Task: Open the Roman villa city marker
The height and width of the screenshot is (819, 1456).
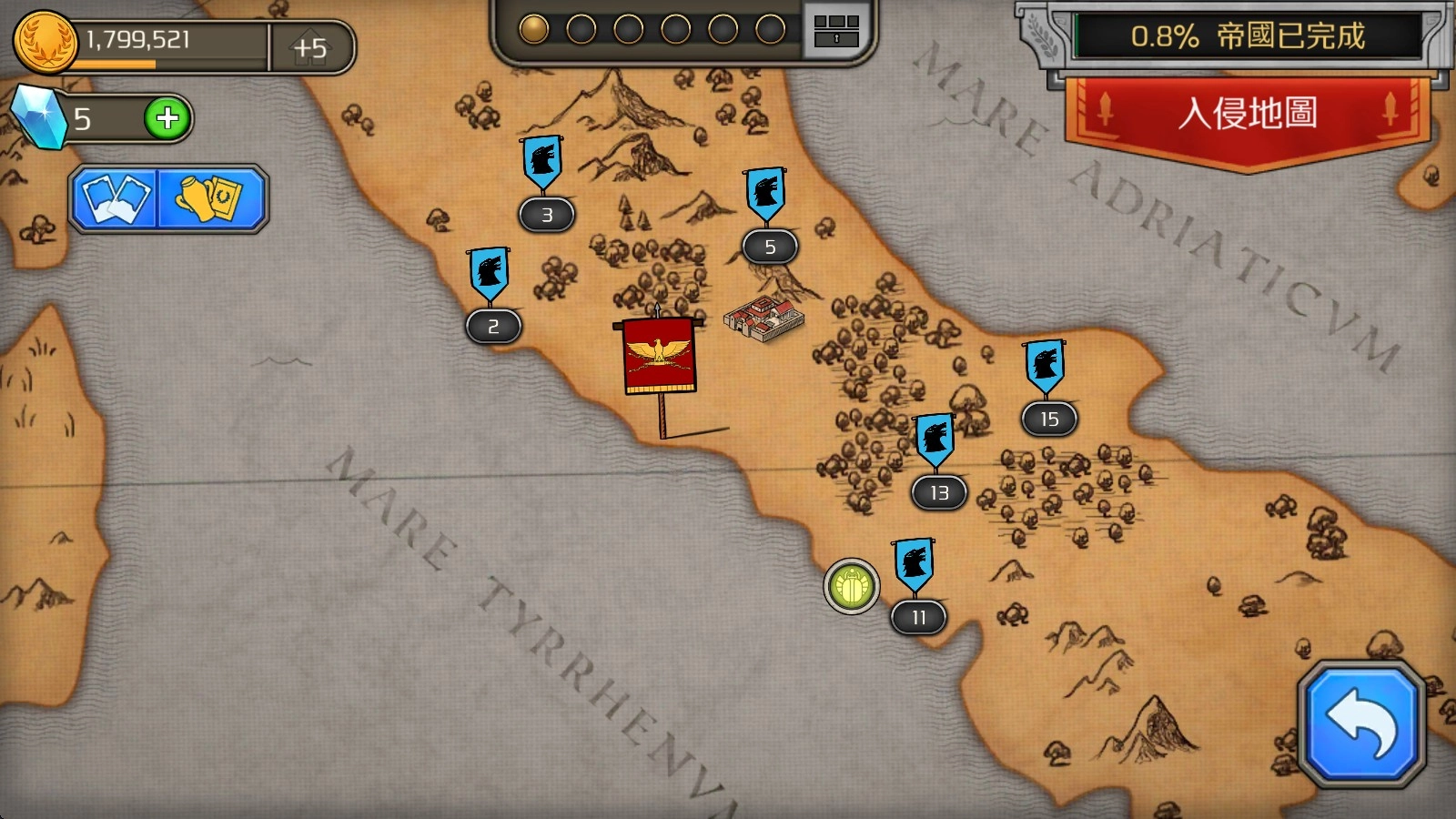Action: pos(764,318)
